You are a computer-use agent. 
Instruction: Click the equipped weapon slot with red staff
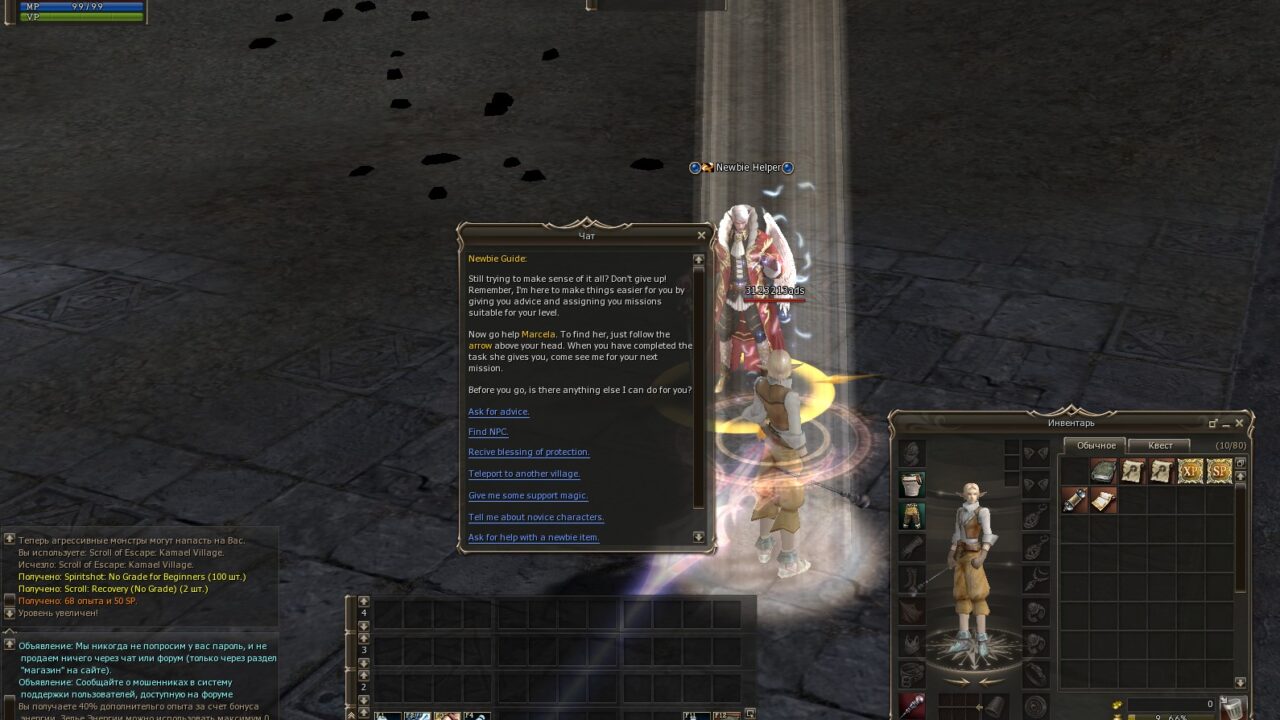911,706
